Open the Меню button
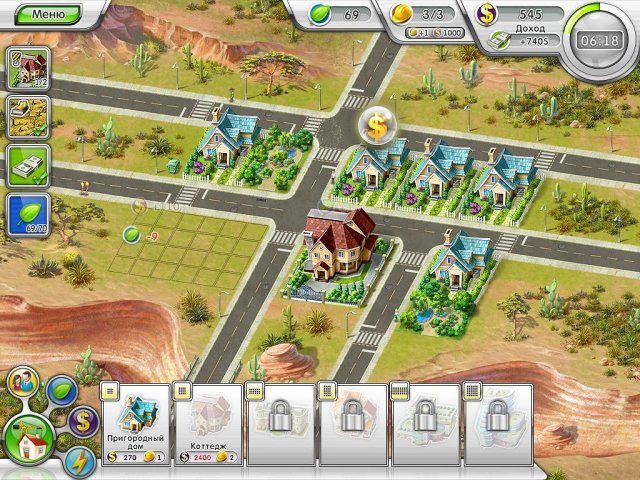 (47, 14)
